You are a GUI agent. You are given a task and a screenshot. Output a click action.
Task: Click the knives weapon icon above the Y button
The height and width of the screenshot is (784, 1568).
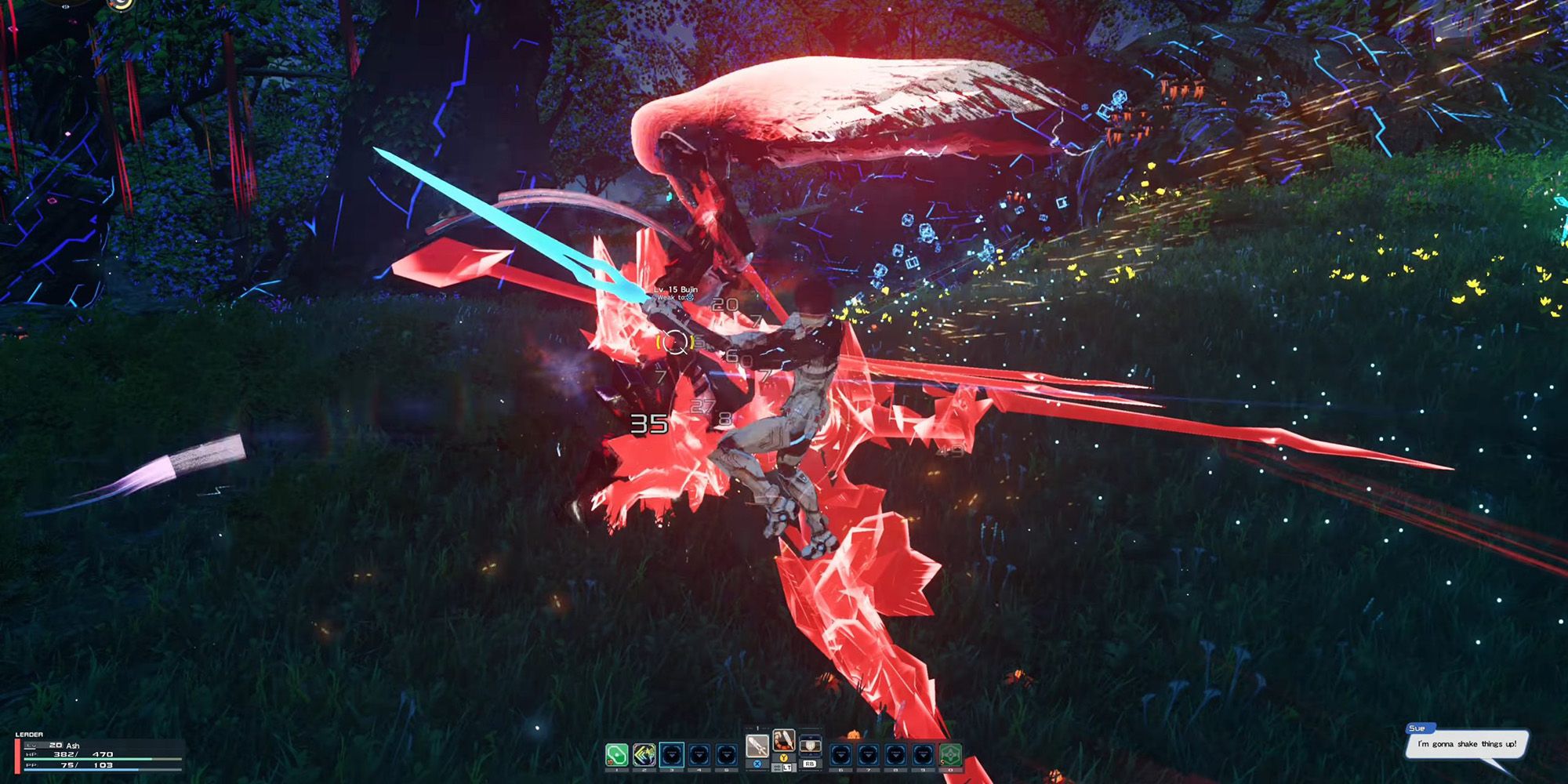[x=784, y=742]
